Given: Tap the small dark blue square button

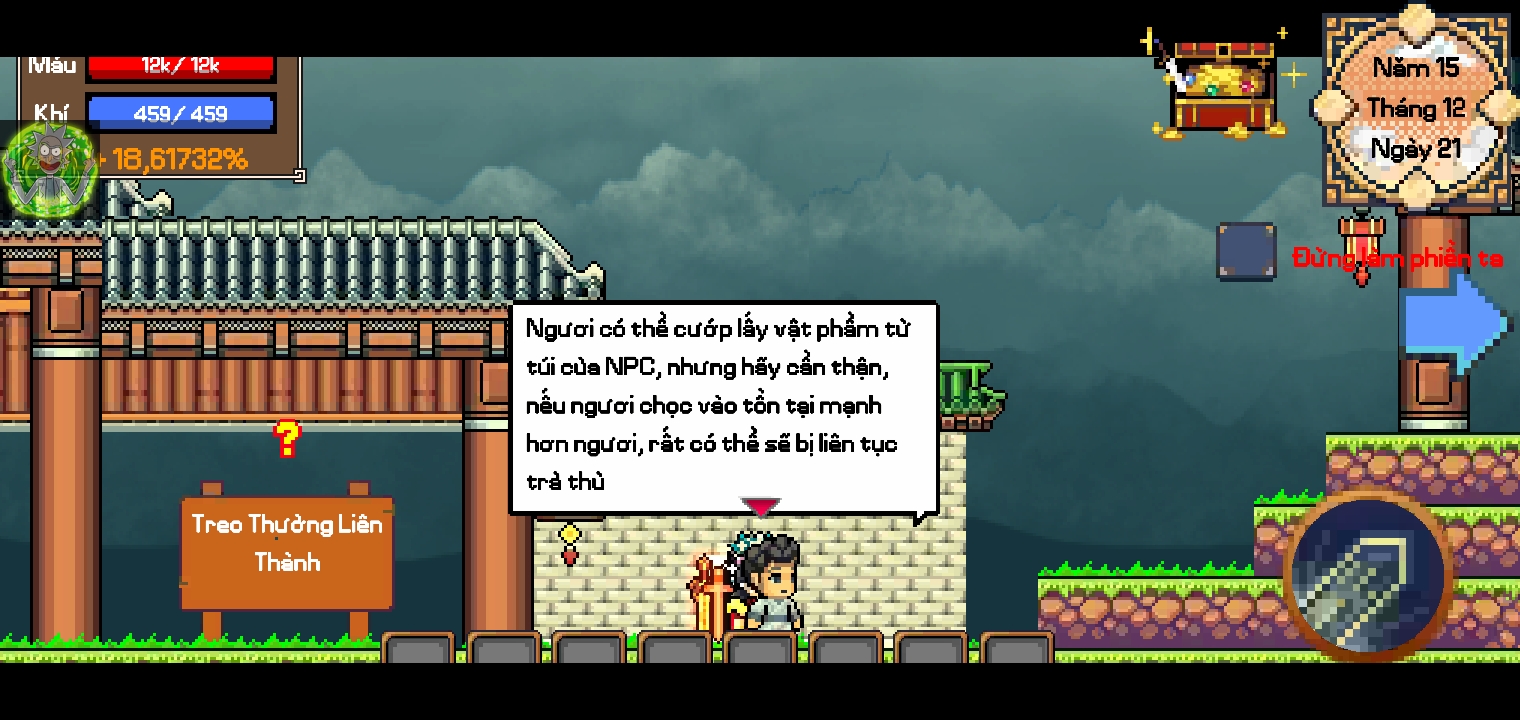Looking at the screenshot, I should 1246,251.
